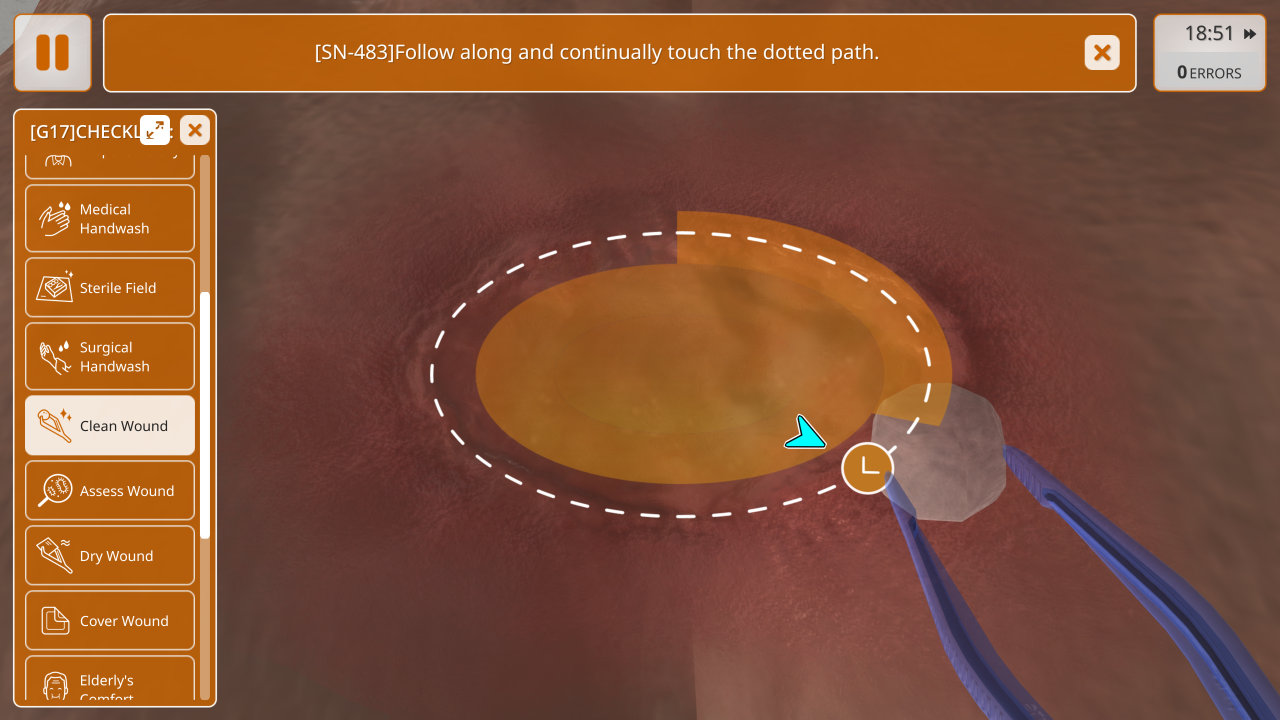Select the highlighted Clean Wound step
Image resolution: width=1280 pixels, height=720 pixels.
[x=110, y=425]
